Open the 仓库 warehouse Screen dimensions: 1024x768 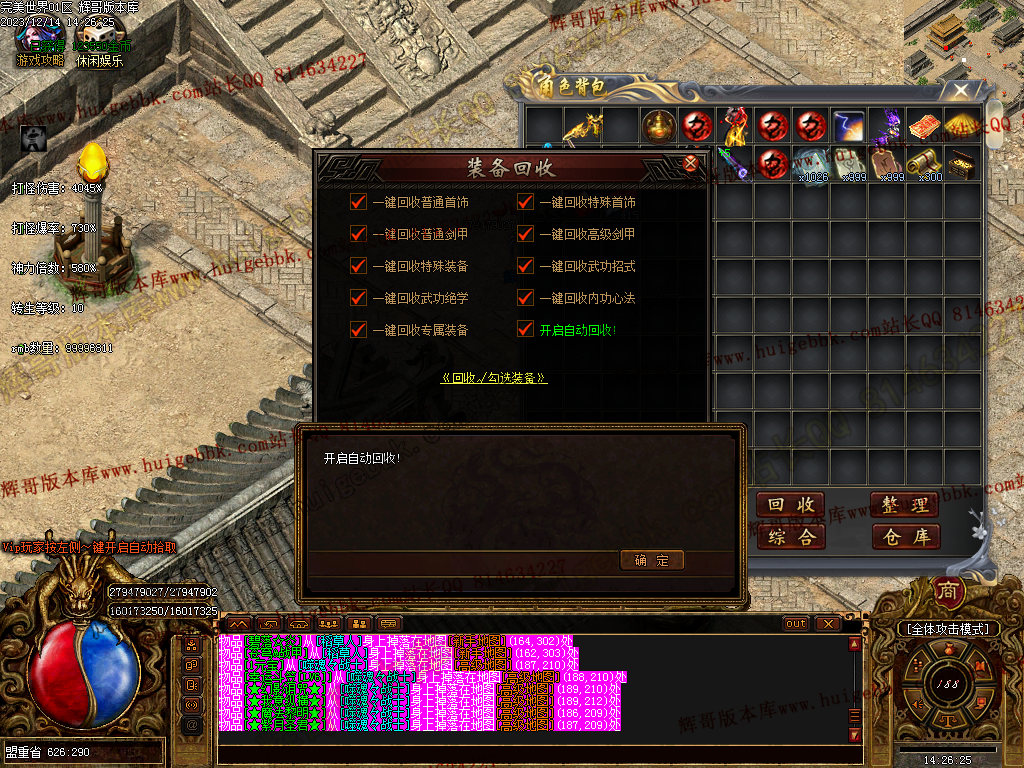[x=905, y=536]
